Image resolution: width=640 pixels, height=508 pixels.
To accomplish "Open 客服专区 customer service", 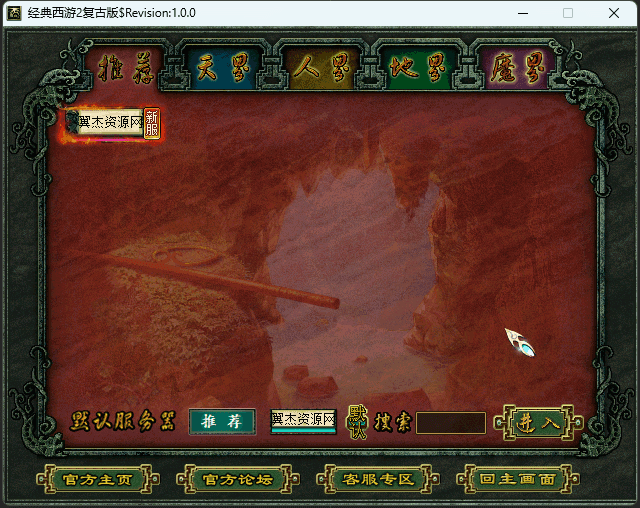I will tap(378, 479).
